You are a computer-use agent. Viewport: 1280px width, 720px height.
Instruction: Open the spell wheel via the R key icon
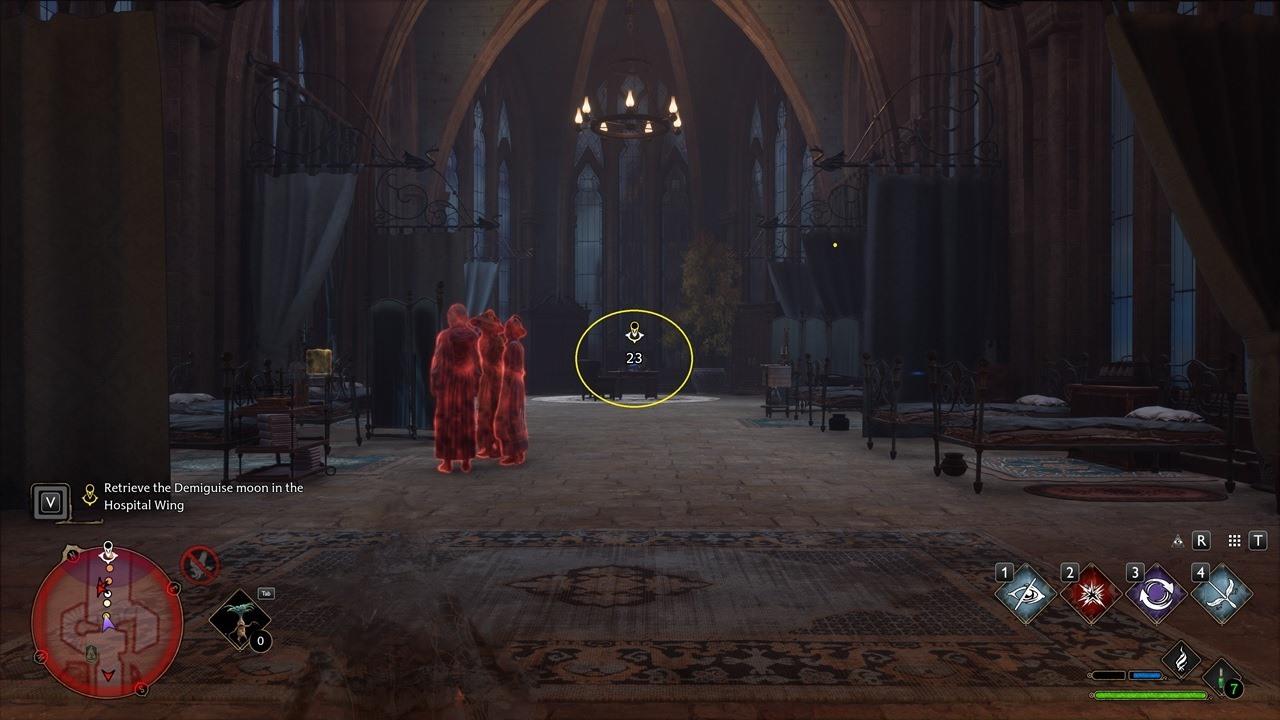click(1200, 541)
